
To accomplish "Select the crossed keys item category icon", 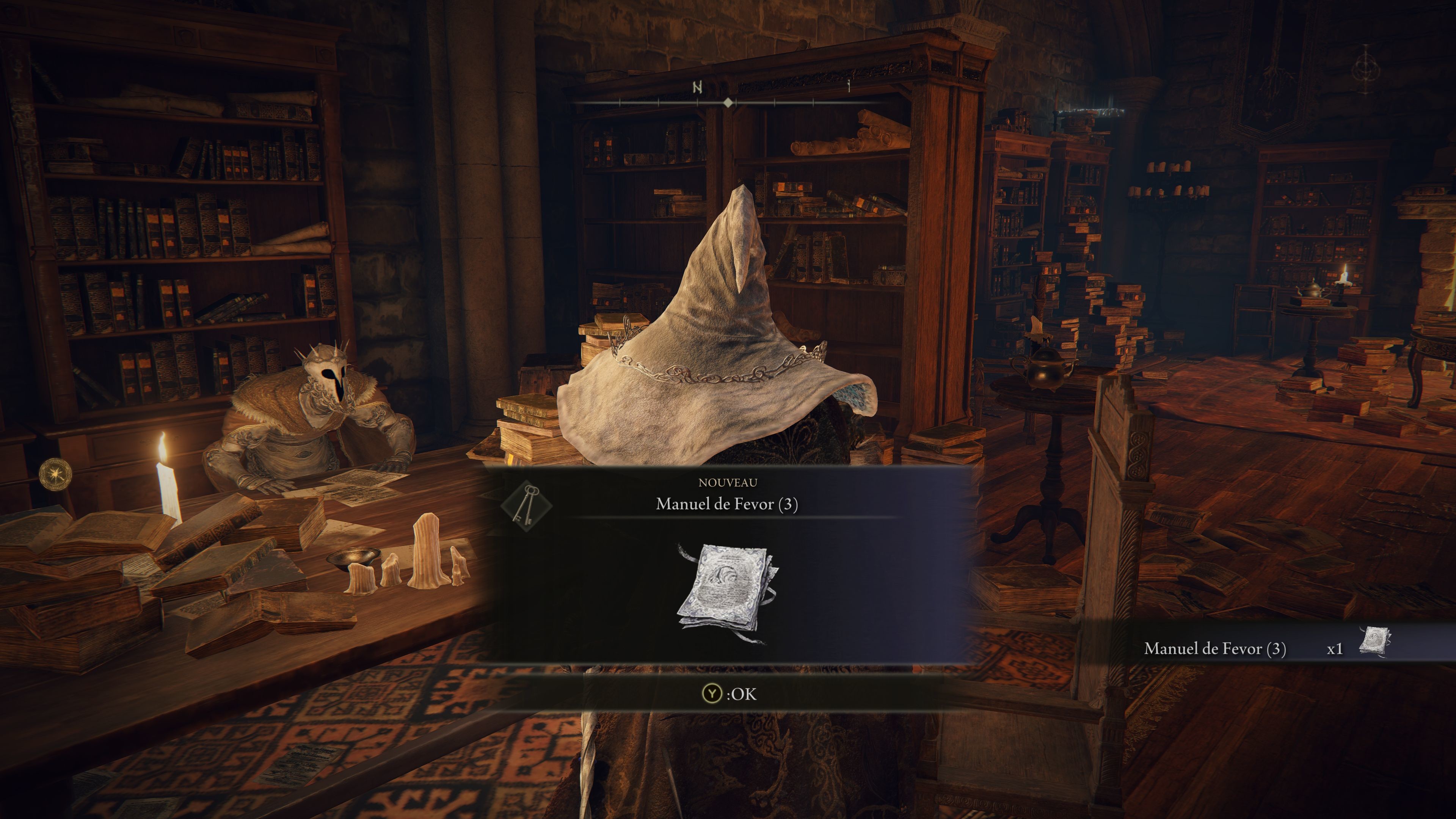I will (x=526, y=505).
